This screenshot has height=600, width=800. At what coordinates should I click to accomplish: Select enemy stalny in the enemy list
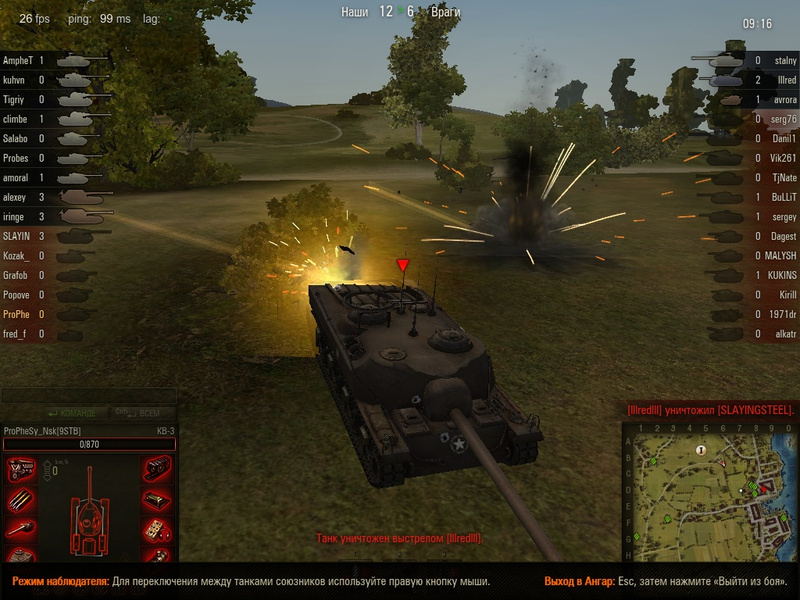750,61
